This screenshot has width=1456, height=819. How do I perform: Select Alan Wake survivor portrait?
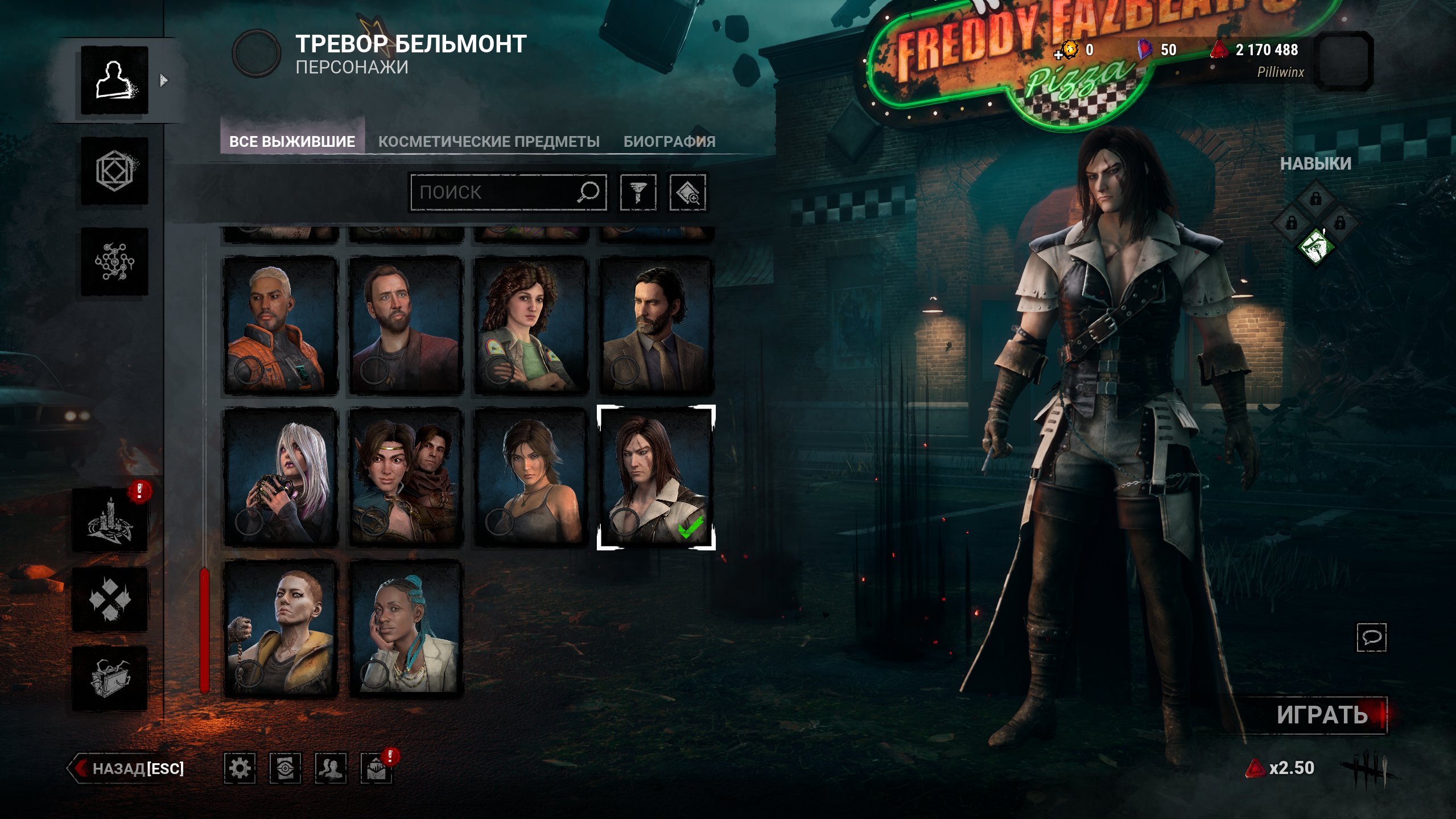655,325
